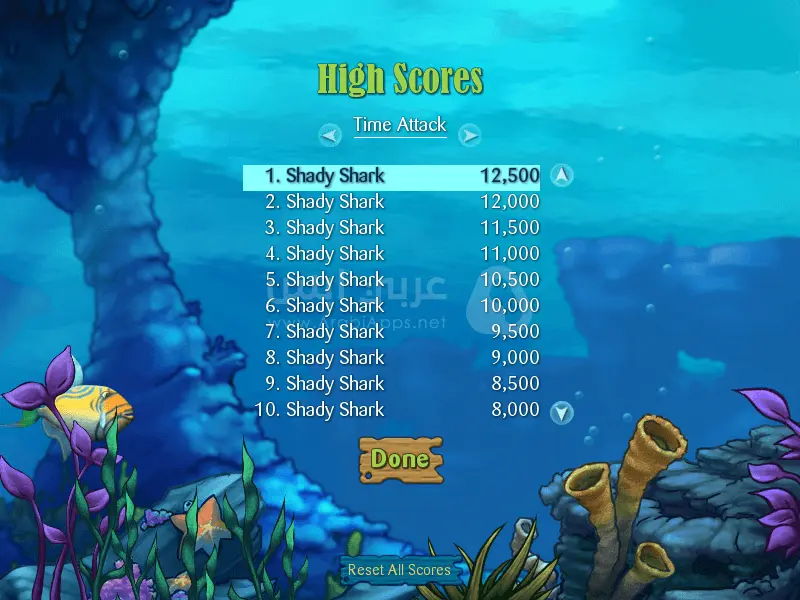Choose the seventh-place 9,500 score entry
The height and width of the screenshot is (600, 800).
(391, 332)
